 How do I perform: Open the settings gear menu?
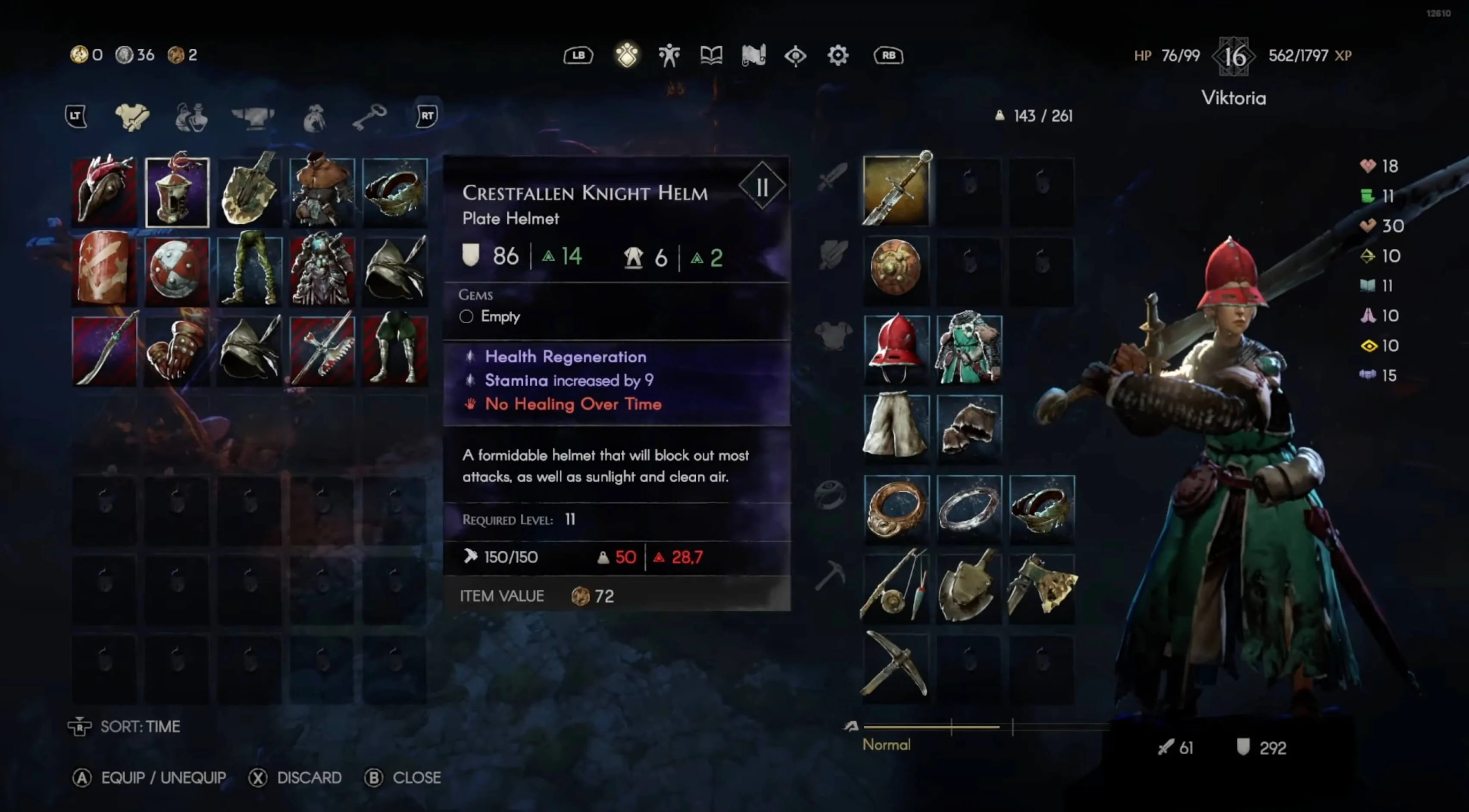pos(838,55)
